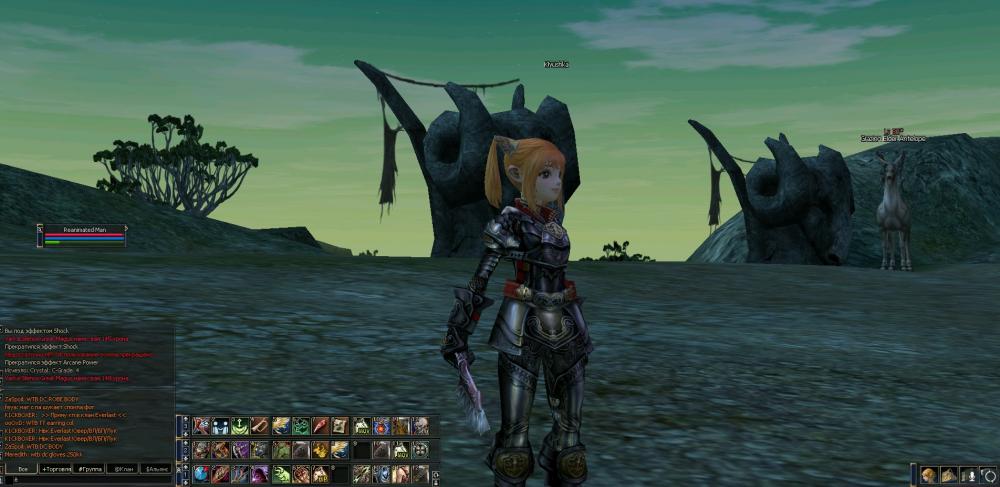The width and height of the screenshot is (1000, 487).
Task: Use the blue skull-face skill in the top hotbar row
Action: pyautogui.click(x=220, y=426)
